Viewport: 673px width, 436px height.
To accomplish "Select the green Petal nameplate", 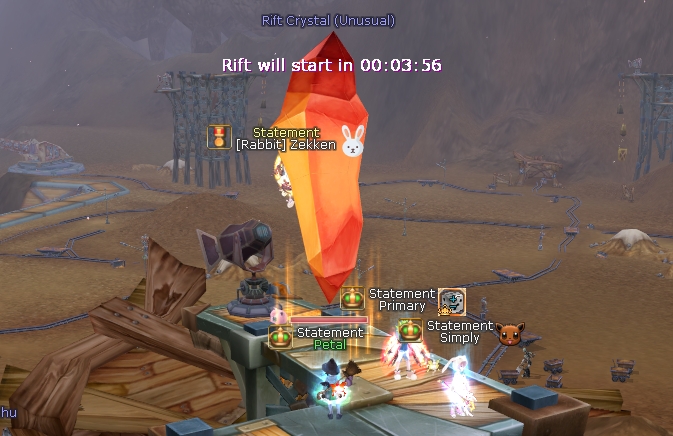I will [x=330, y=345].
